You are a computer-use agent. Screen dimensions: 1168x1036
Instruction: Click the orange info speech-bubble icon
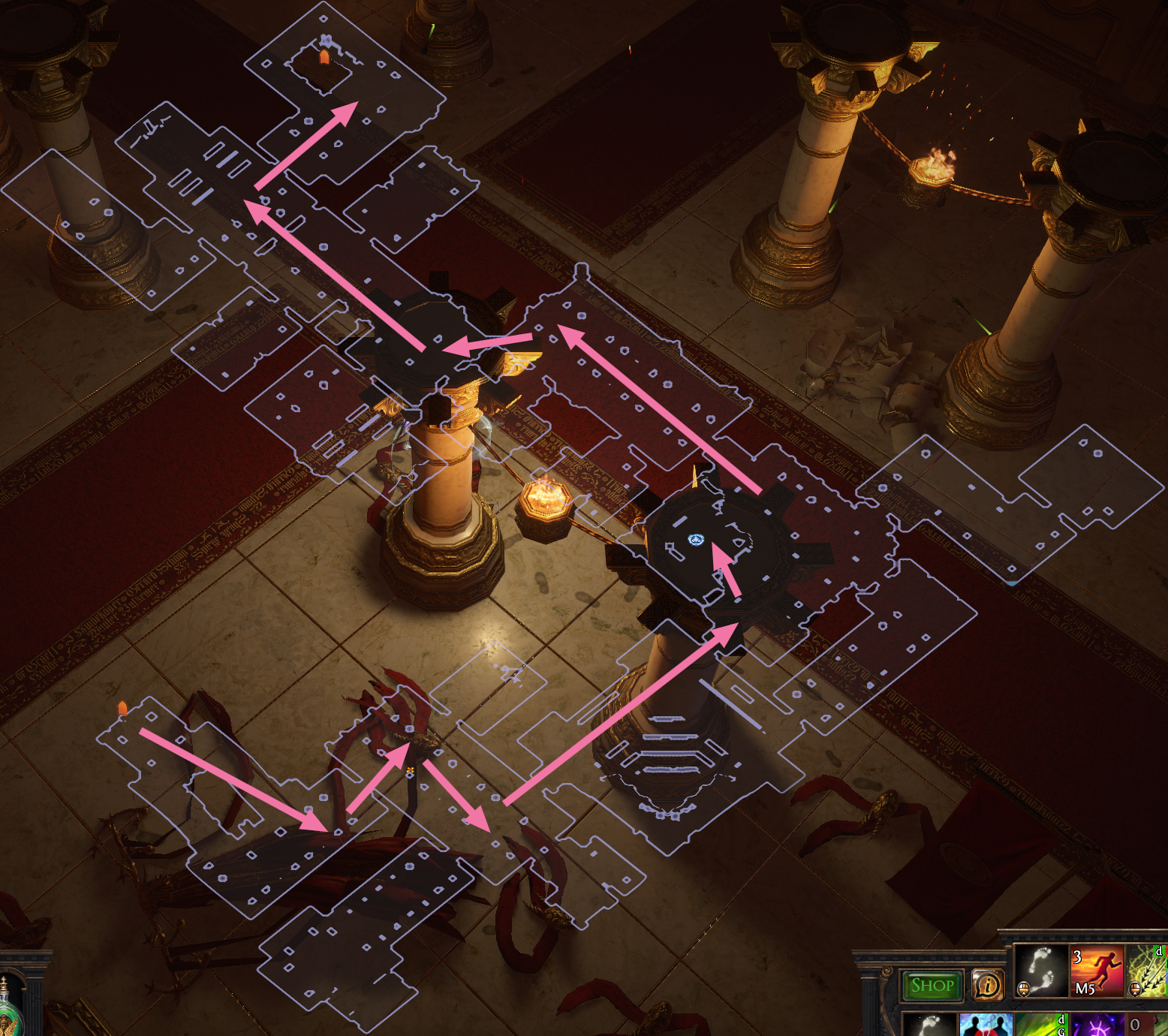click(988, 985)
